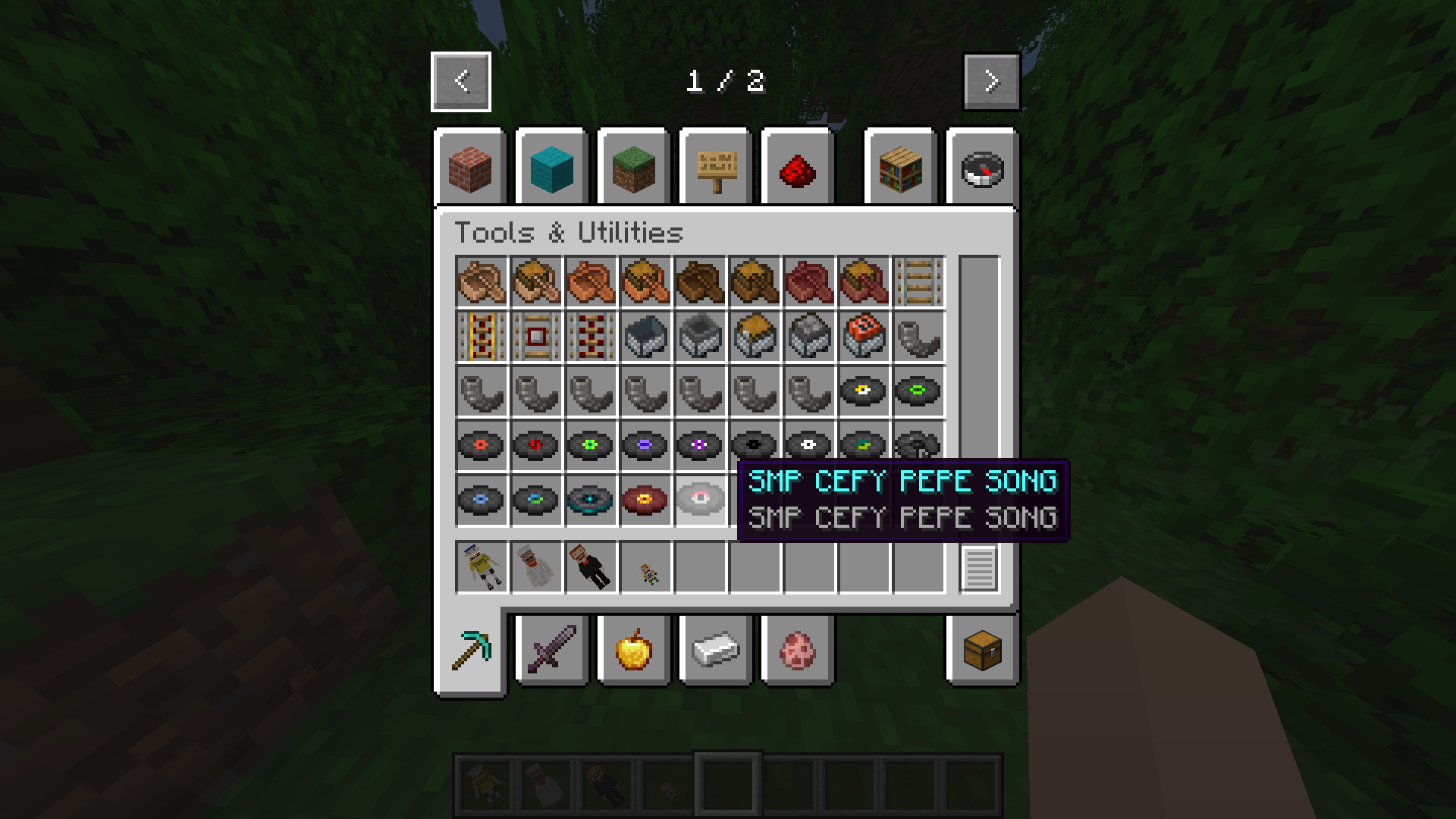The width and height of the screenshot is (1456, 819).
Task: Open Food & Drinks via golden apple icon
Action: click(634, 650)
